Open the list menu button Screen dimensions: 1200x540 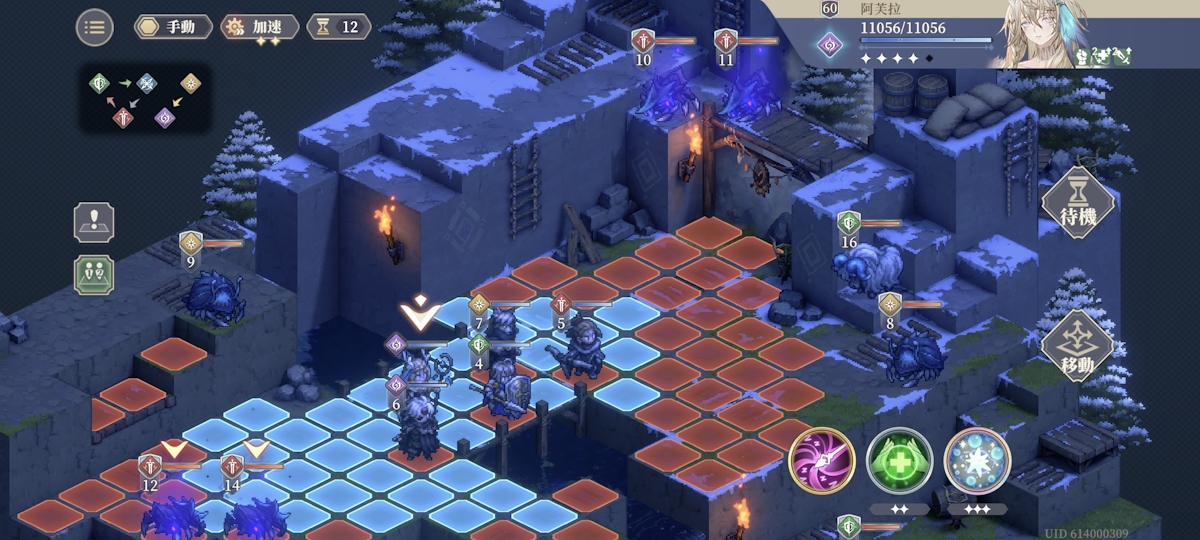(95, 27)
